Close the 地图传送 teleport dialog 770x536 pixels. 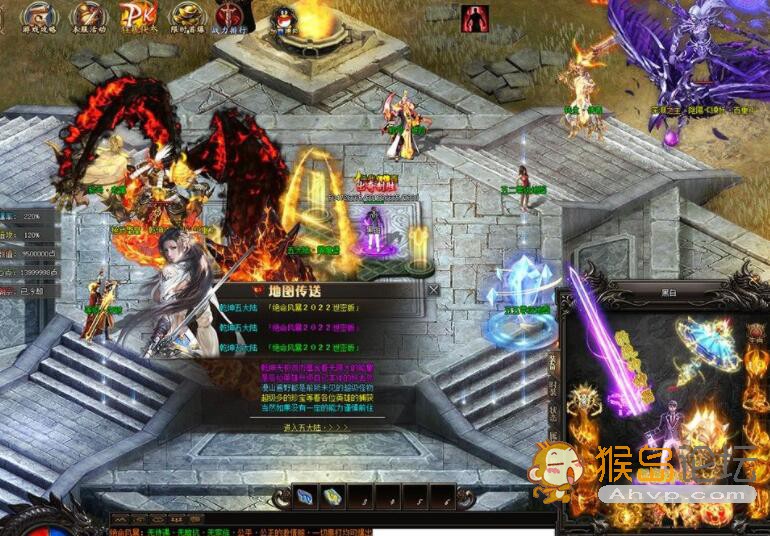(433, 289)
